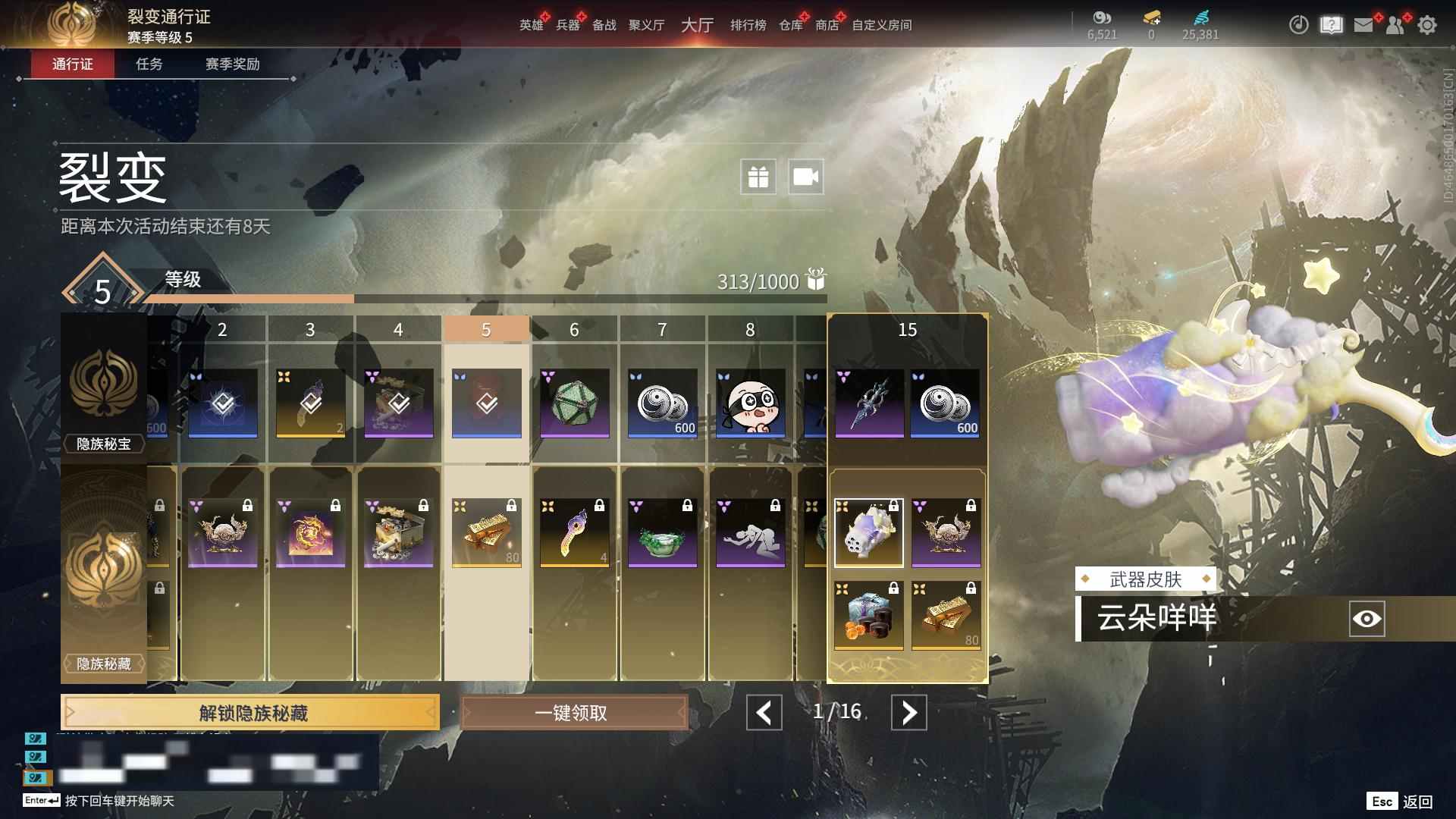
Task: Open the mail envelope icon
Action: pos(1363,25)
